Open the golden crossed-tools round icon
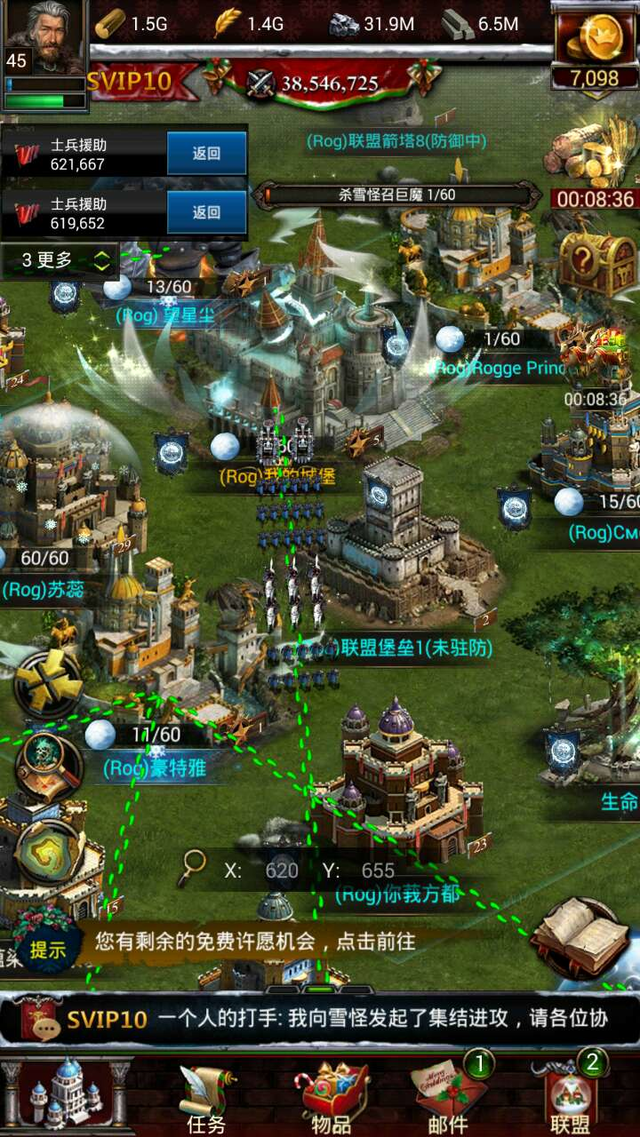 tap(49, 684)
